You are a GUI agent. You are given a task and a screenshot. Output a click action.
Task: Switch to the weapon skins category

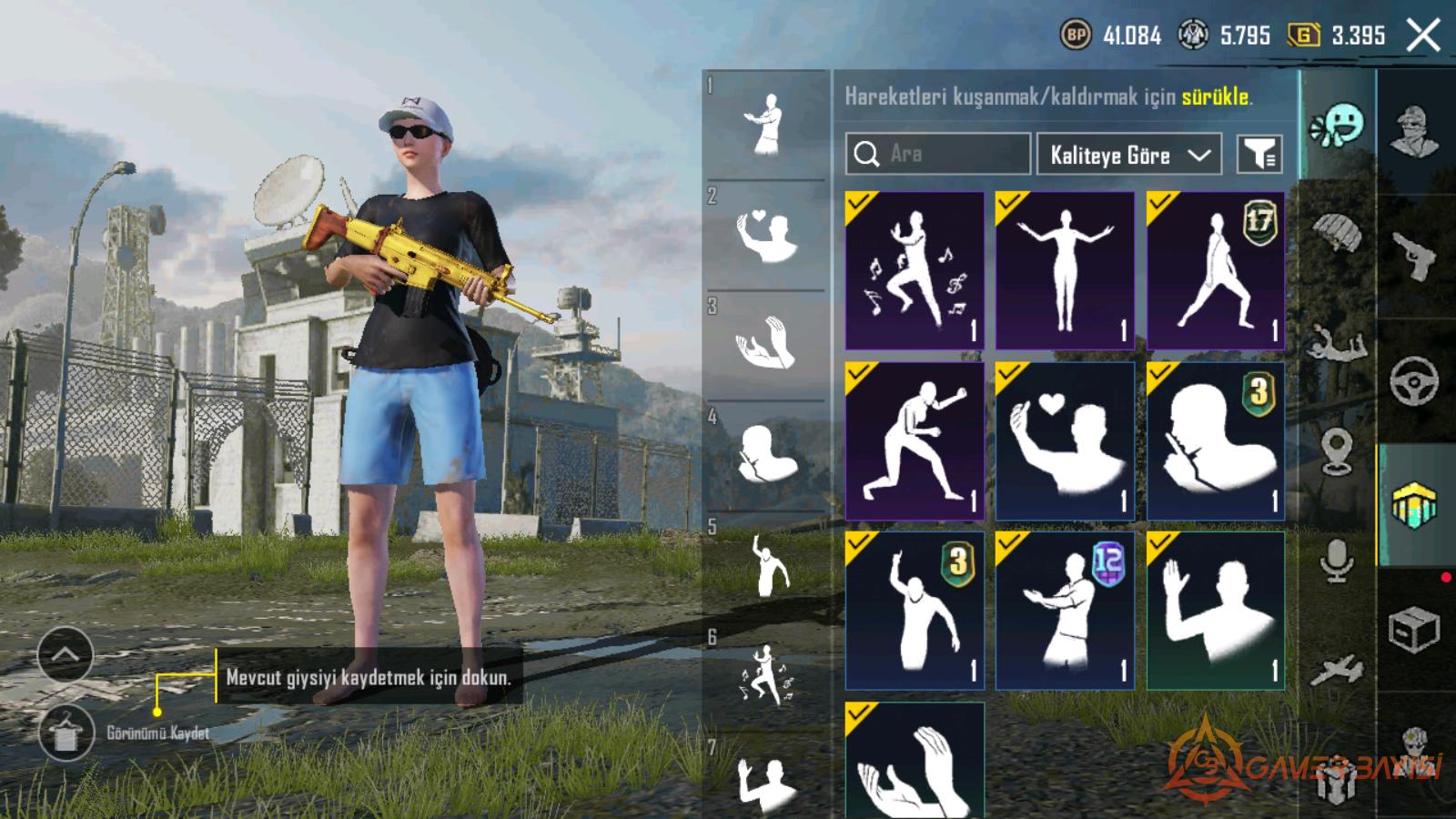click(x=1415, y=257)
